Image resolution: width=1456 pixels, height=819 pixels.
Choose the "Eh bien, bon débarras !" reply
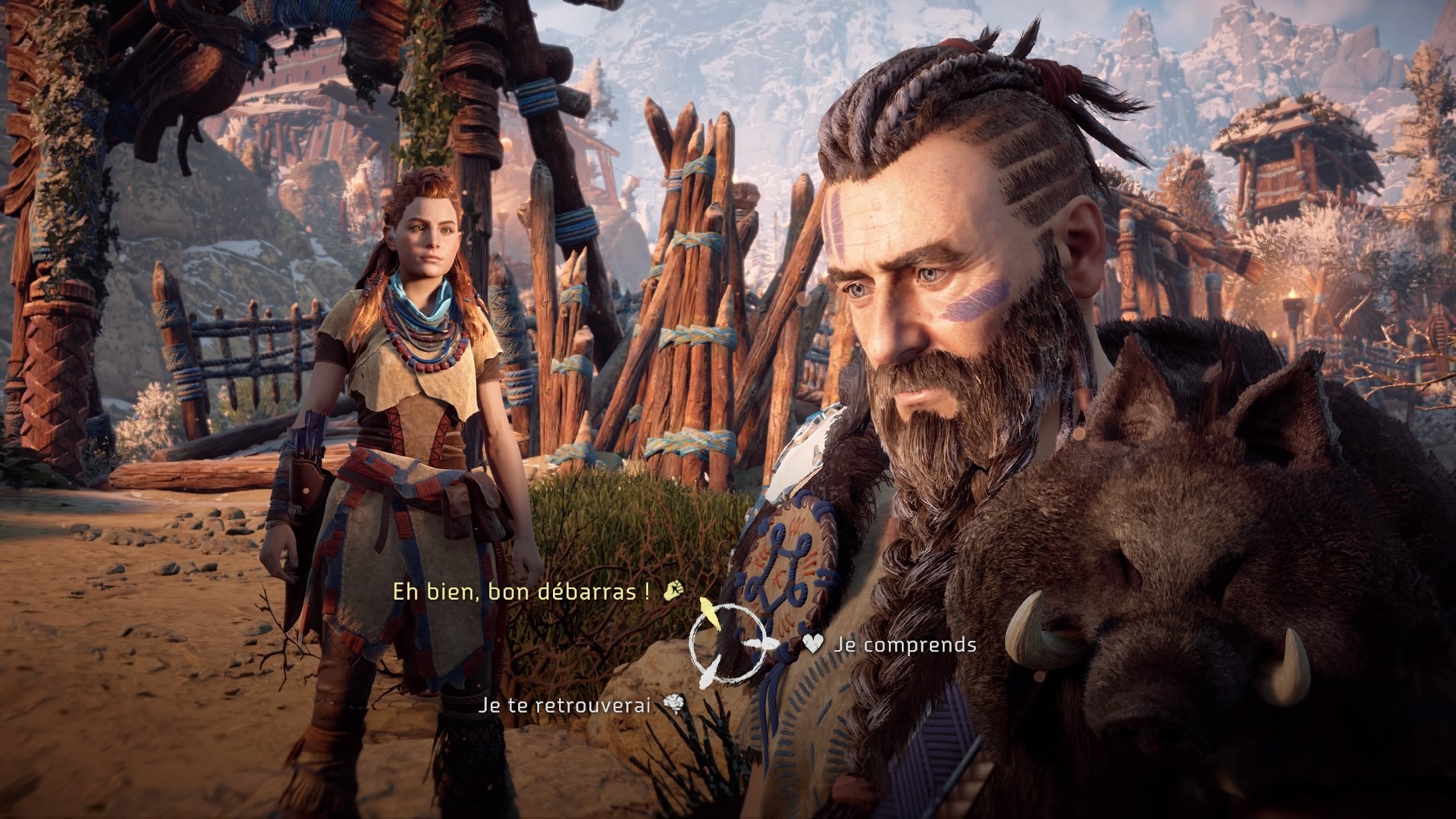tap(522, 592)
